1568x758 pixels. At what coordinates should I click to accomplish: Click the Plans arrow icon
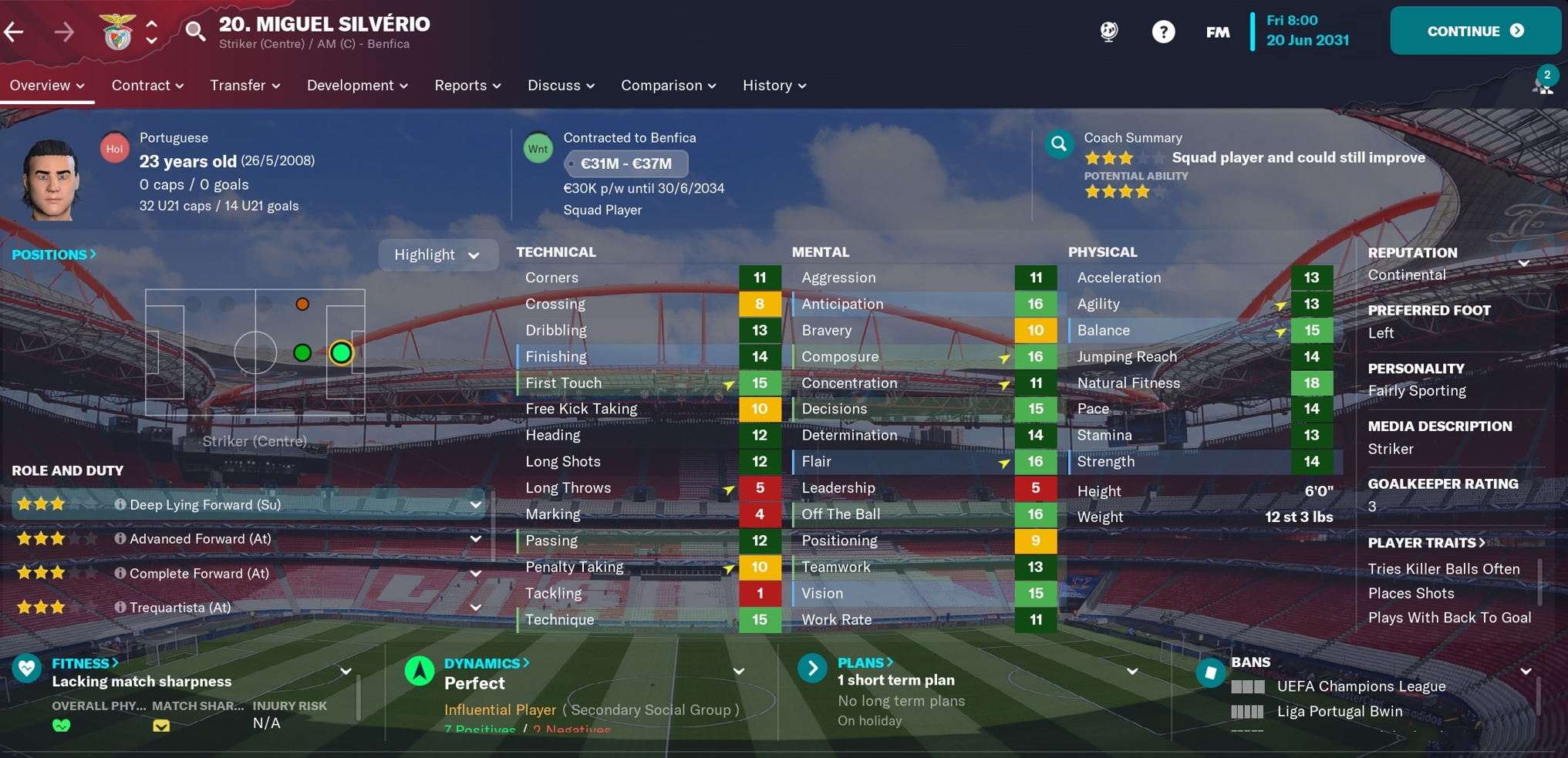[812, 669]
